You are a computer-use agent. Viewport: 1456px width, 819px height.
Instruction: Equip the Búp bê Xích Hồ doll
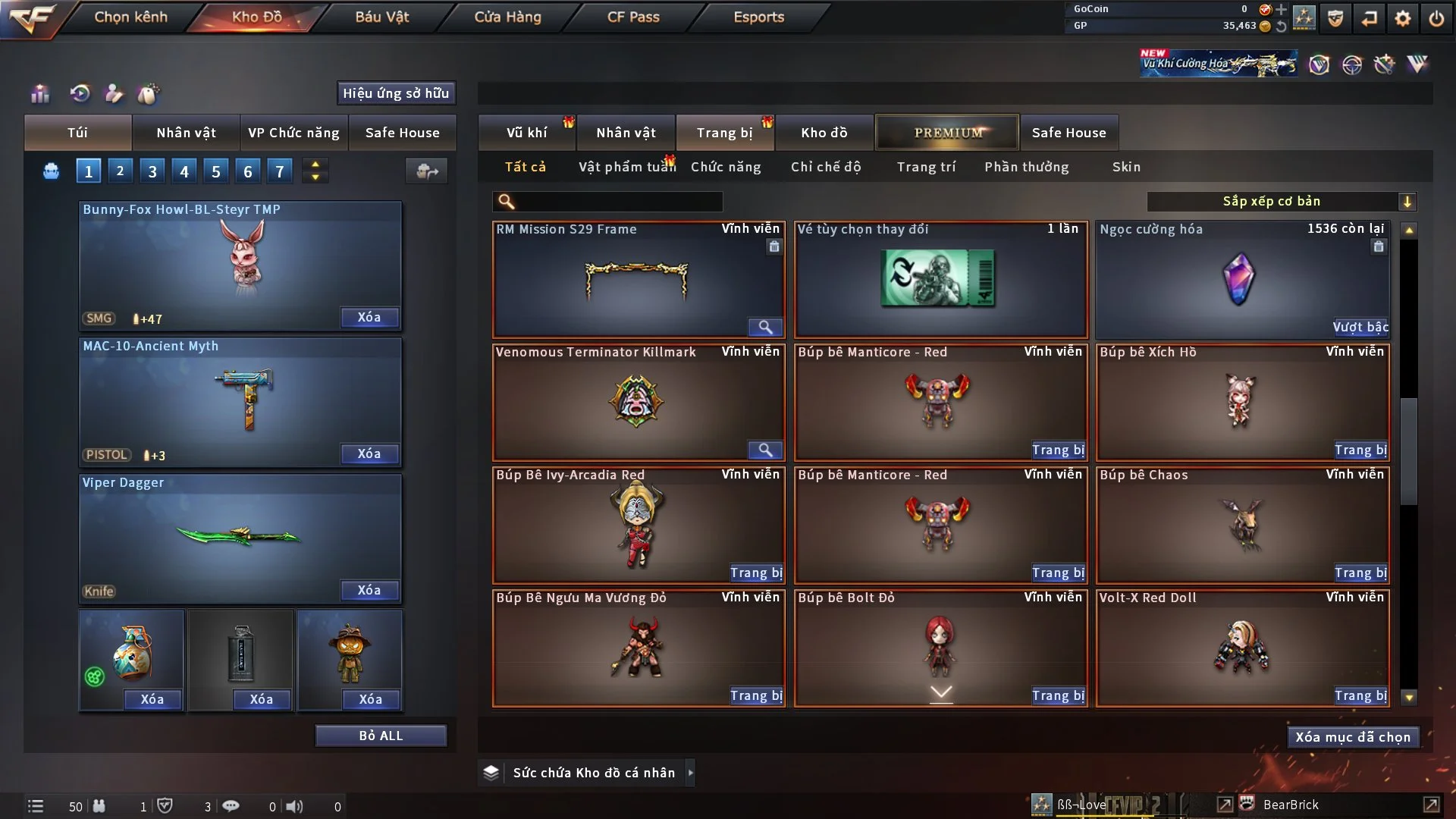[x=1360, y=450]
